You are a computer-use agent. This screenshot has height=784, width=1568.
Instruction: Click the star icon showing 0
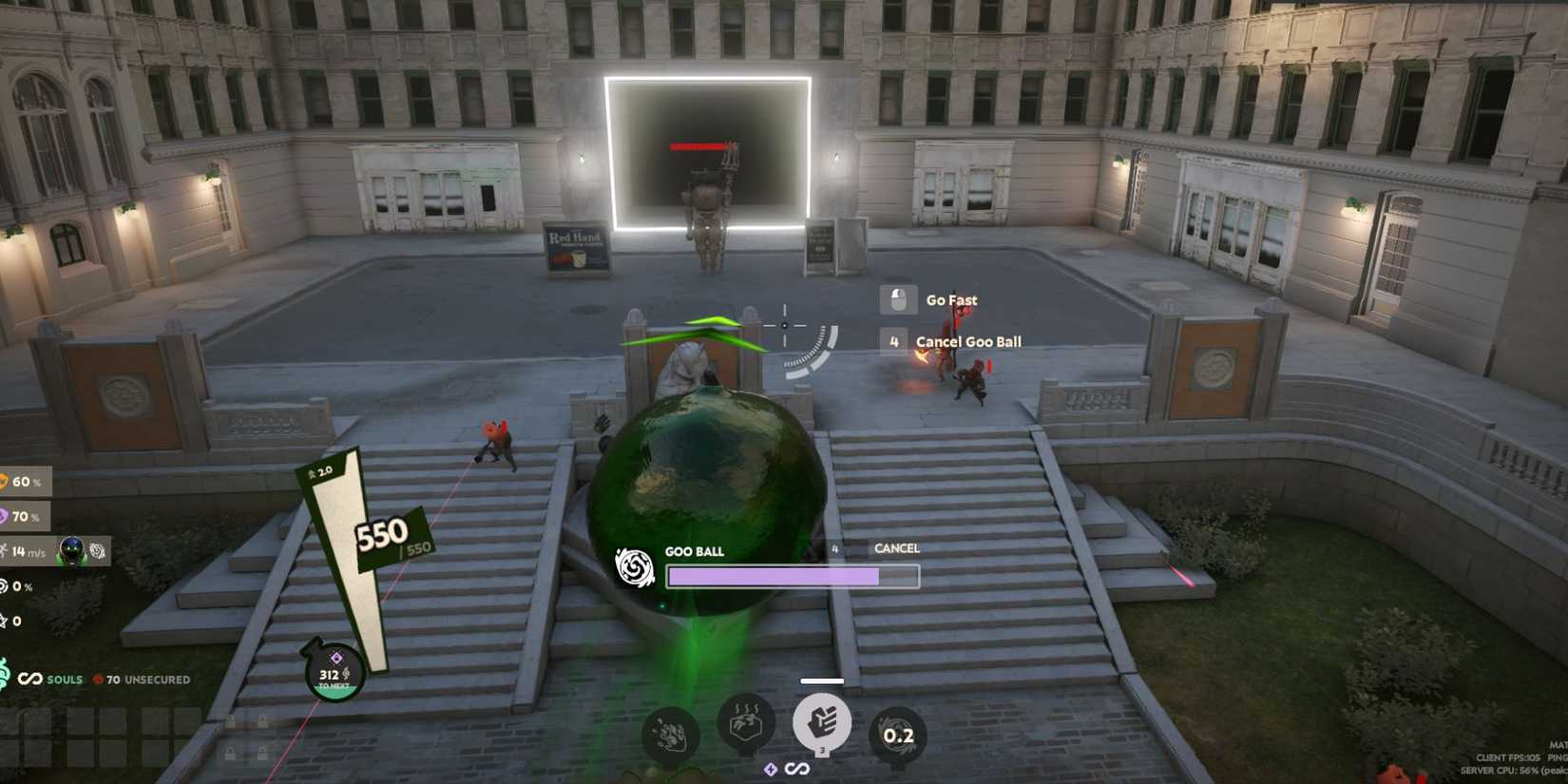[x=6, y=621]
